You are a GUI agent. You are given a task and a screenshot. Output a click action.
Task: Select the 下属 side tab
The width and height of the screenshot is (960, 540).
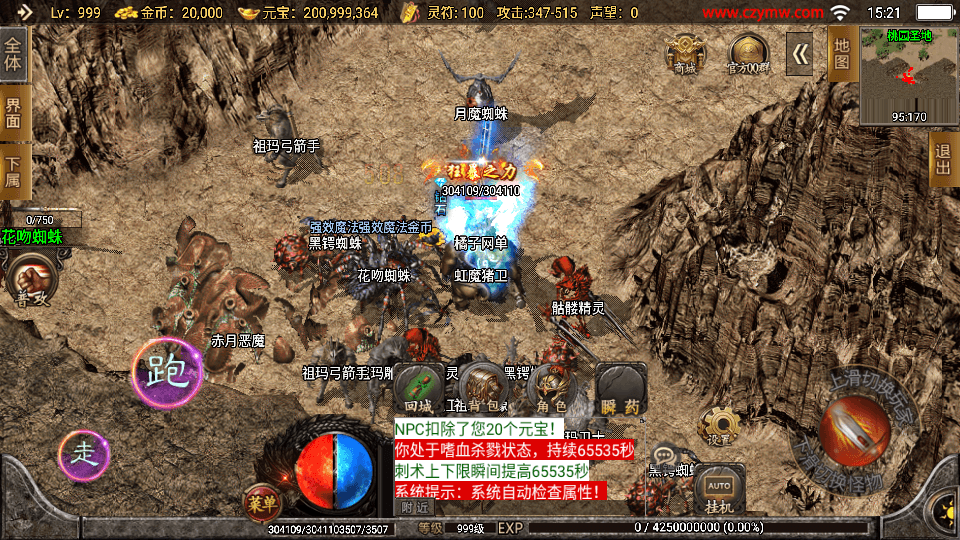coord(14,172)
